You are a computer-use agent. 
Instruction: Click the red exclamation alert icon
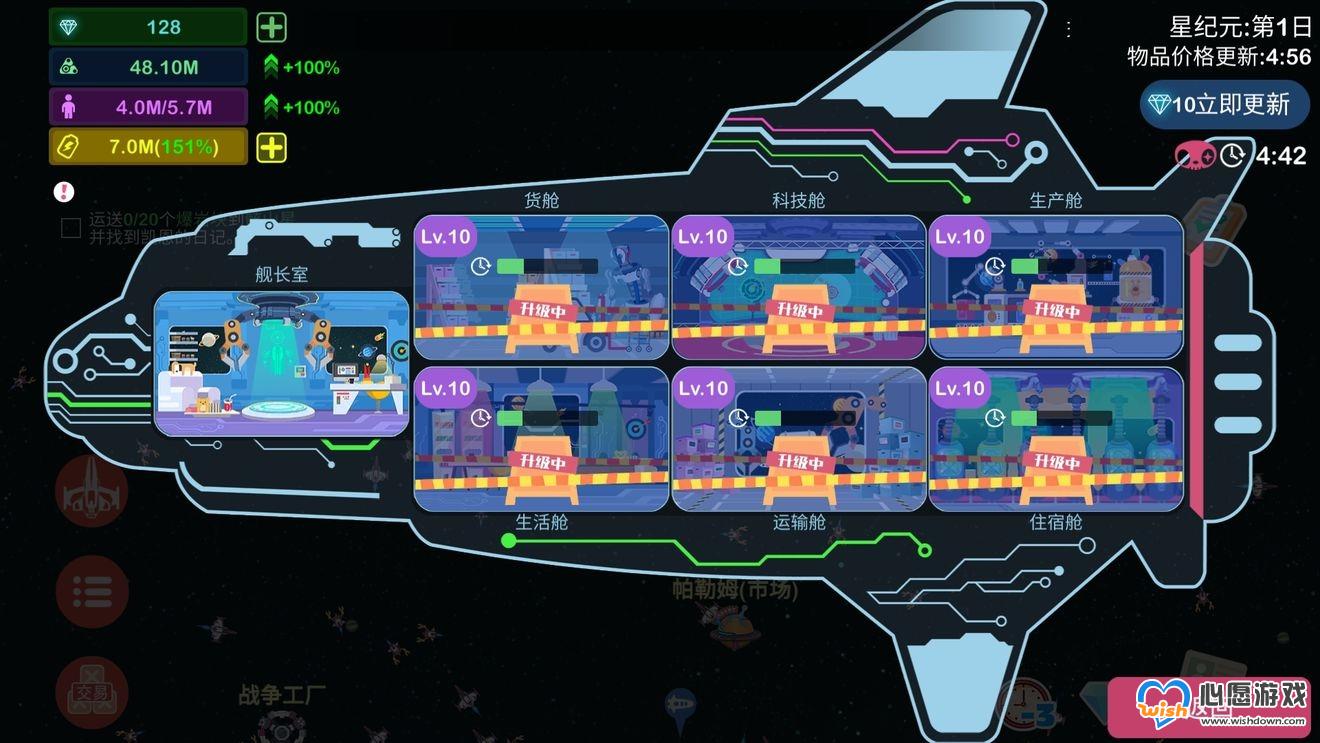pyautogui.click(x=65, y=191)
